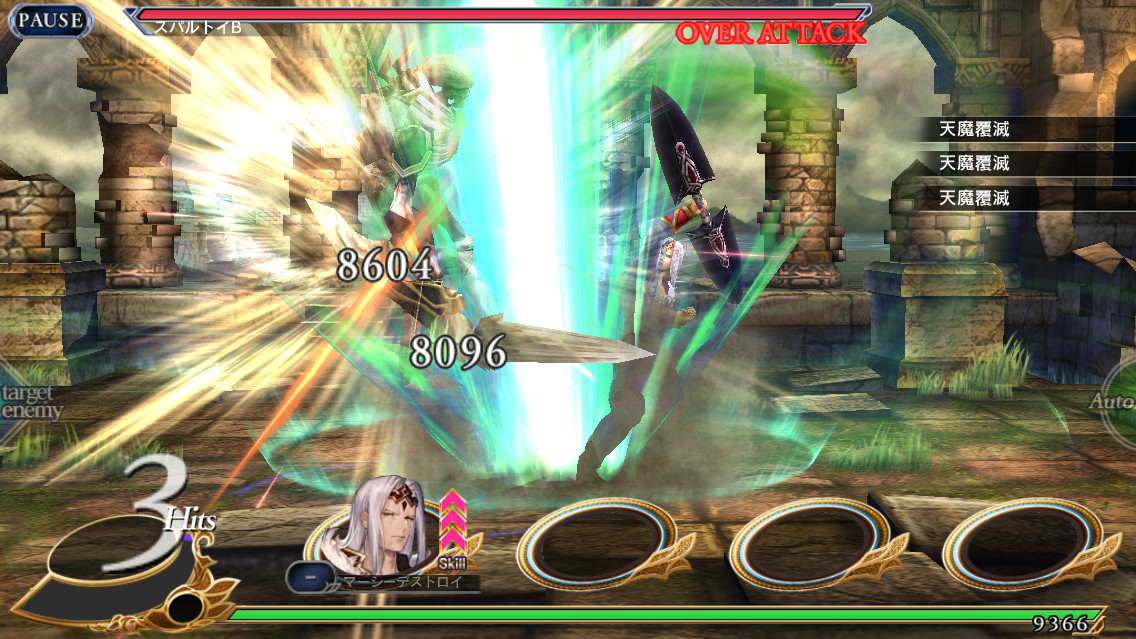Viewport: 1136px width, 639px height.
Task: Activate the マーシーデストロイ skill
Action: [400, 581]
